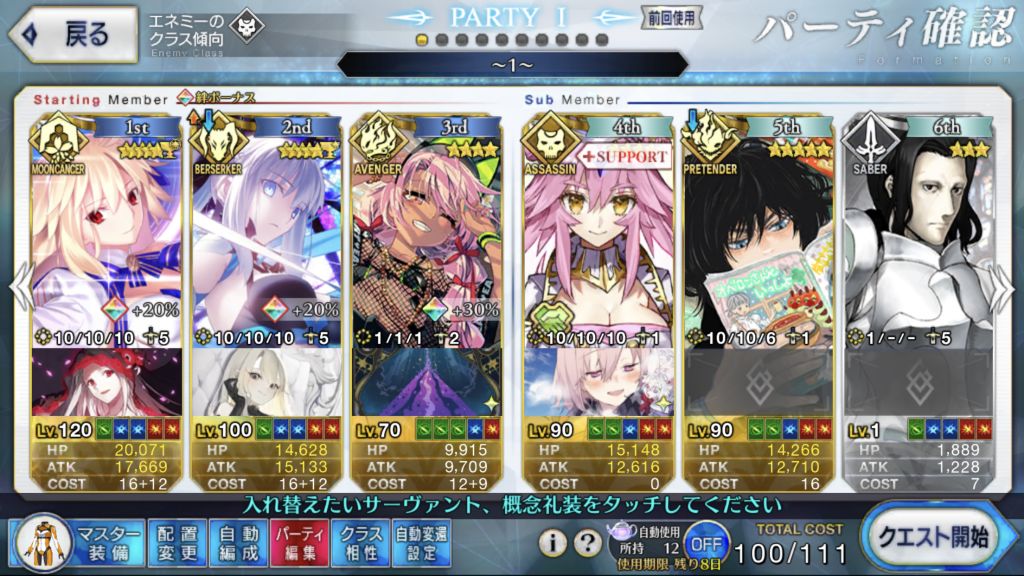
Task: Go back with the 戻る button
Action: click(x=74, y=34)
